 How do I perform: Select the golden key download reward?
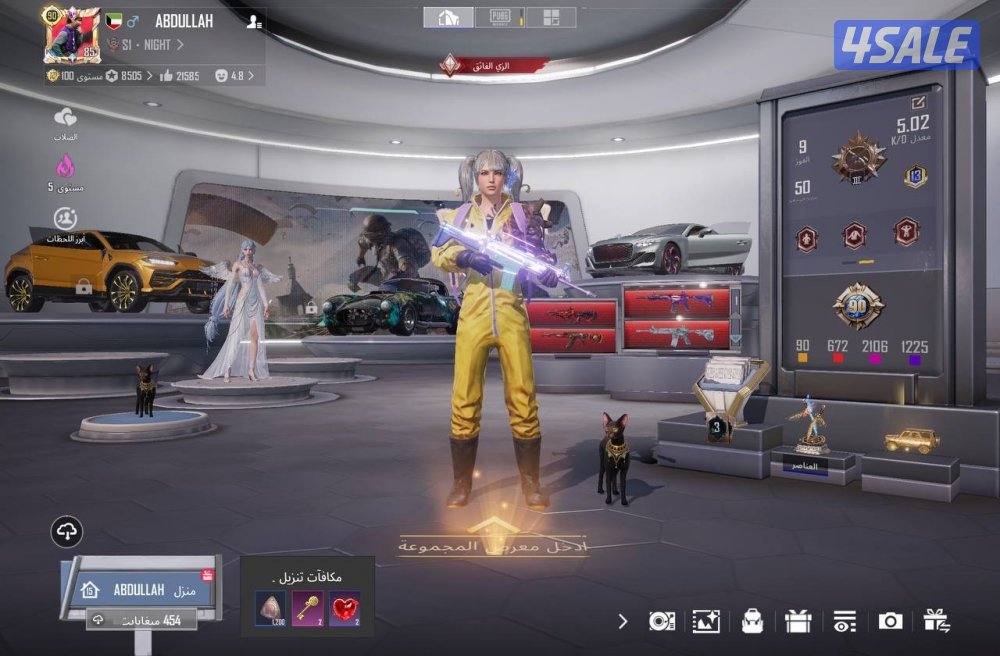coord(307,609)
